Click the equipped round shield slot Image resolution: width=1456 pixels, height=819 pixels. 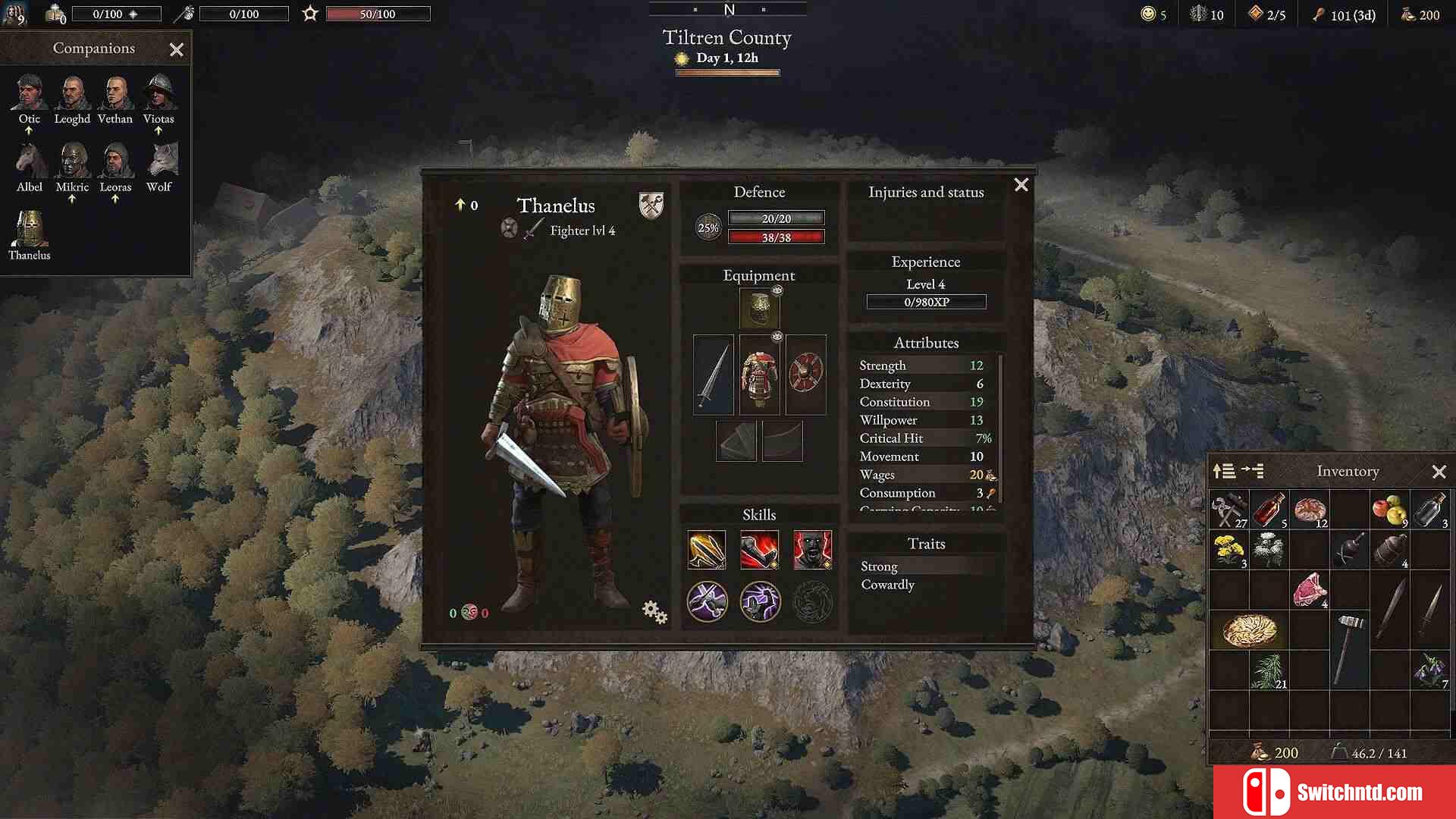(805, 375)
